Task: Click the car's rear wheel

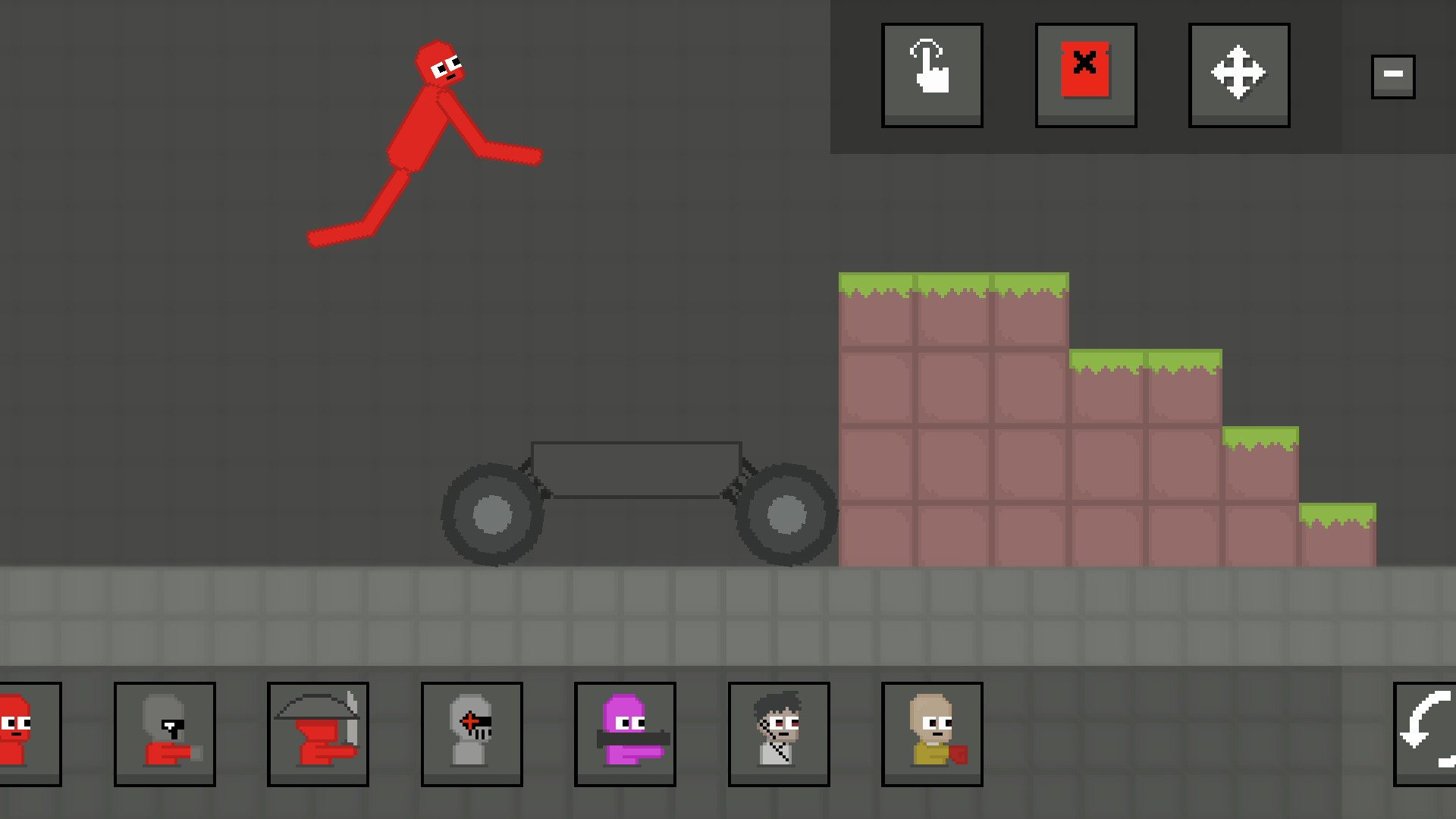Action: [x=493, y=516]
